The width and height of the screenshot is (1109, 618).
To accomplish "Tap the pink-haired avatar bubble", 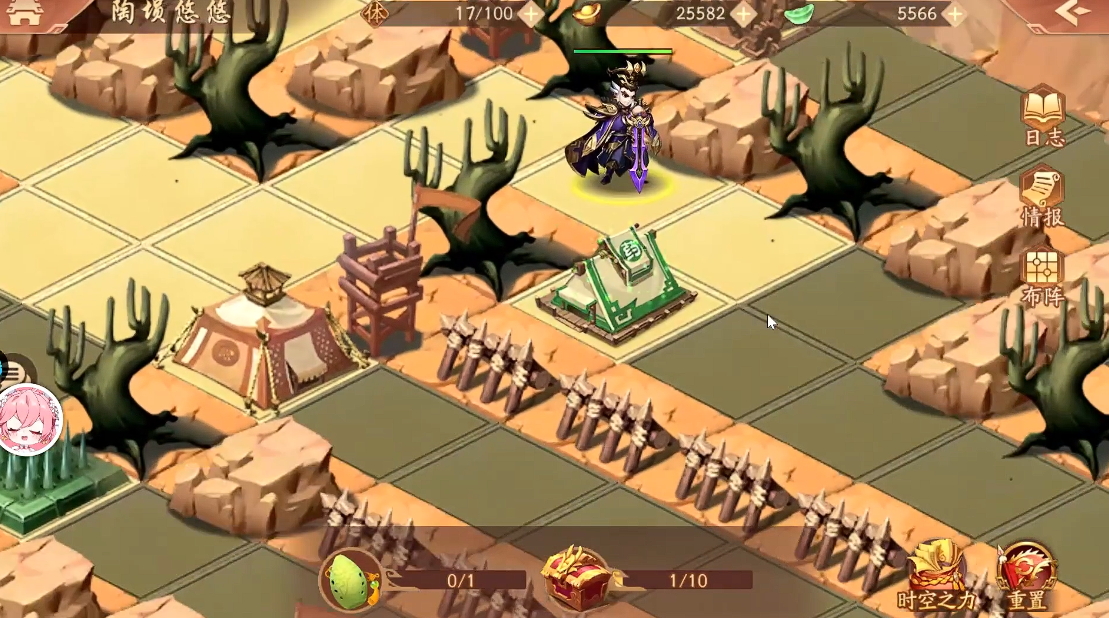I will [x=30, y=418].
